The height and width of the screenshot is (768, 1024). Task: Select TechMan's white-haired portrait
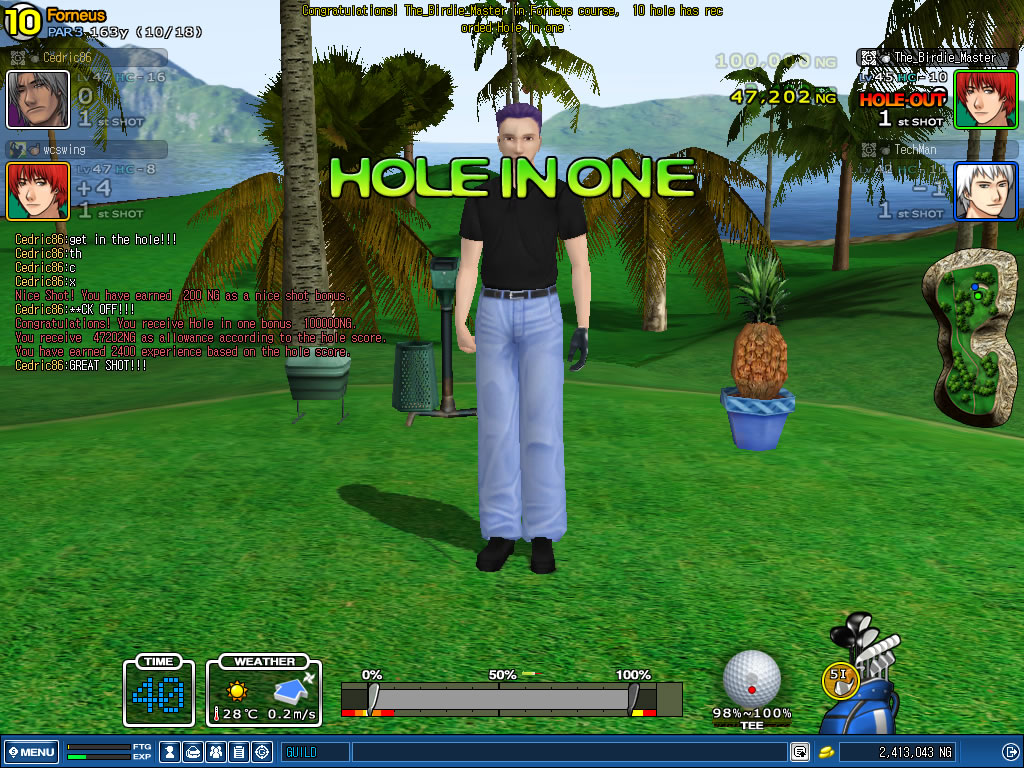[985, 190]
